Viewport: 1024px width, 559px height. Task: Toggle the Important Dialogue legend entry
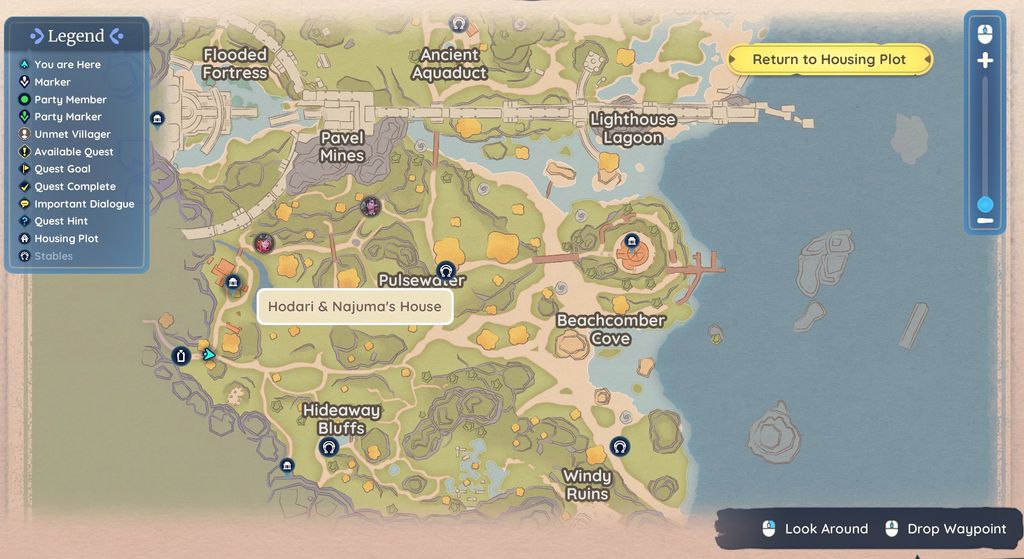[x=84, y=204]
